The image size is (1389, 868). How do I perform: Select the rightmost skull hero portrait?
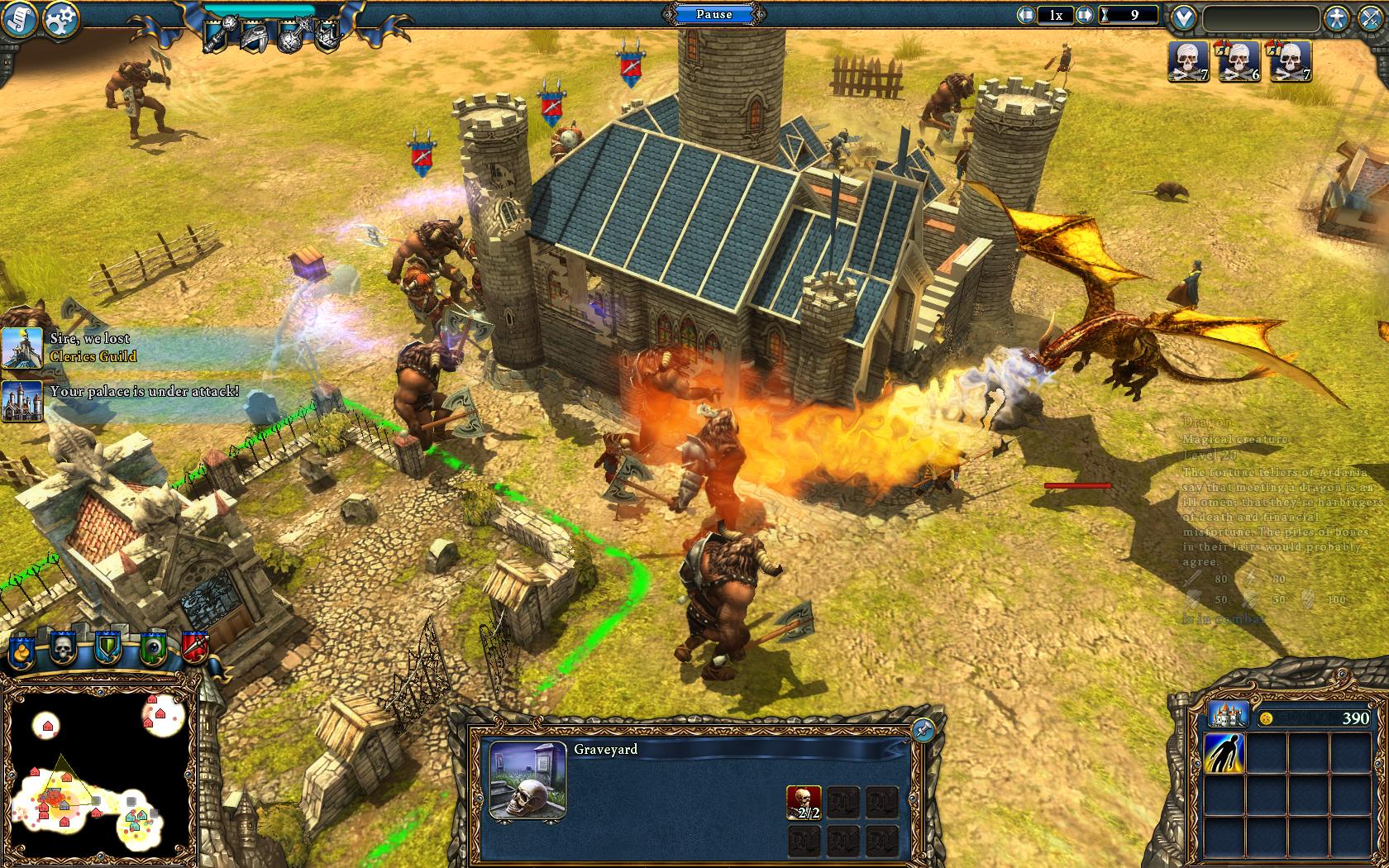1290,62
